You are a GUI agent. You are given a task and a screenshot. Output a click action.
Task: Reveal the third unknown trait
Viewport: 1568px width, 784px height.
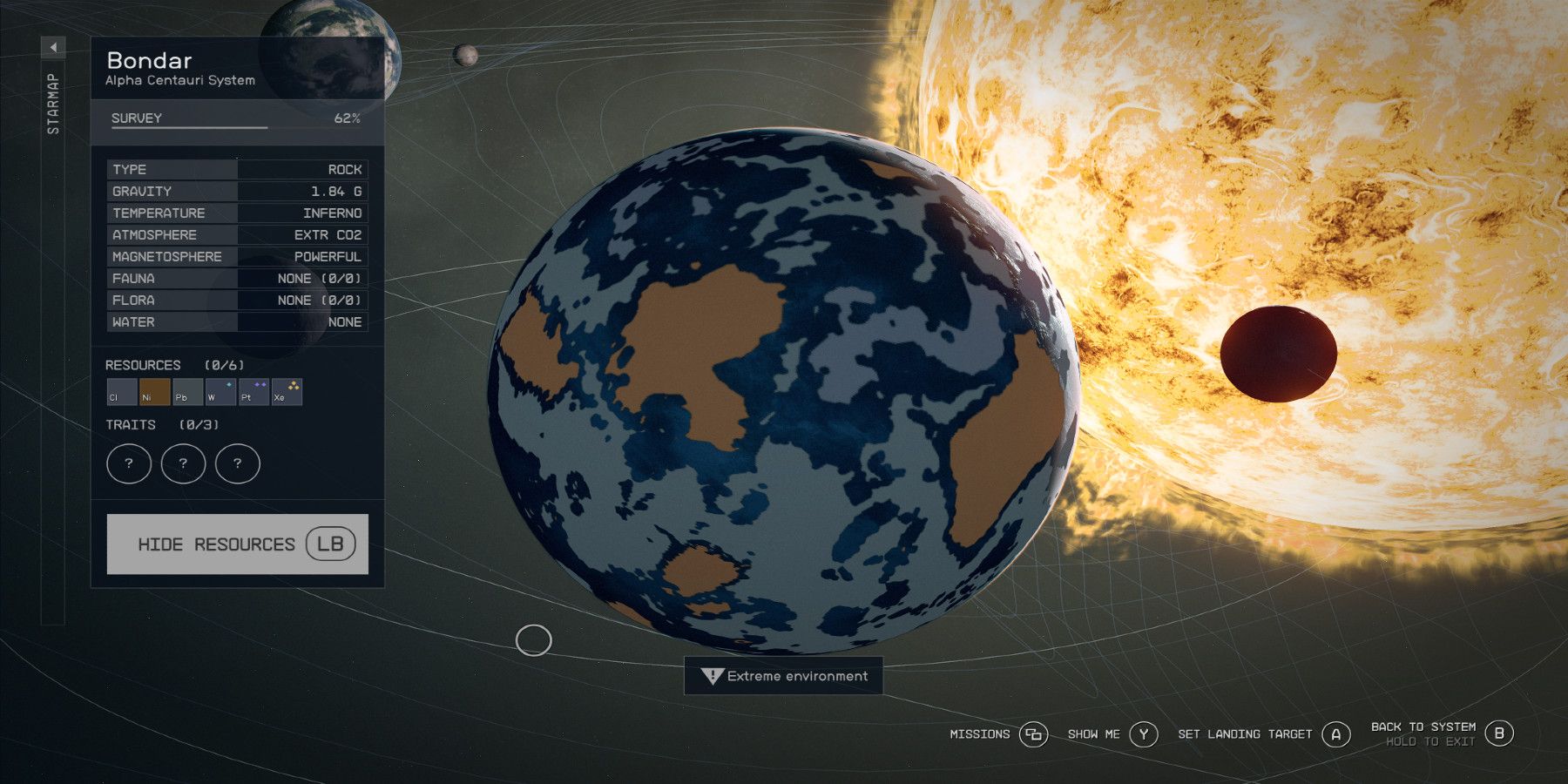[236, 463]
